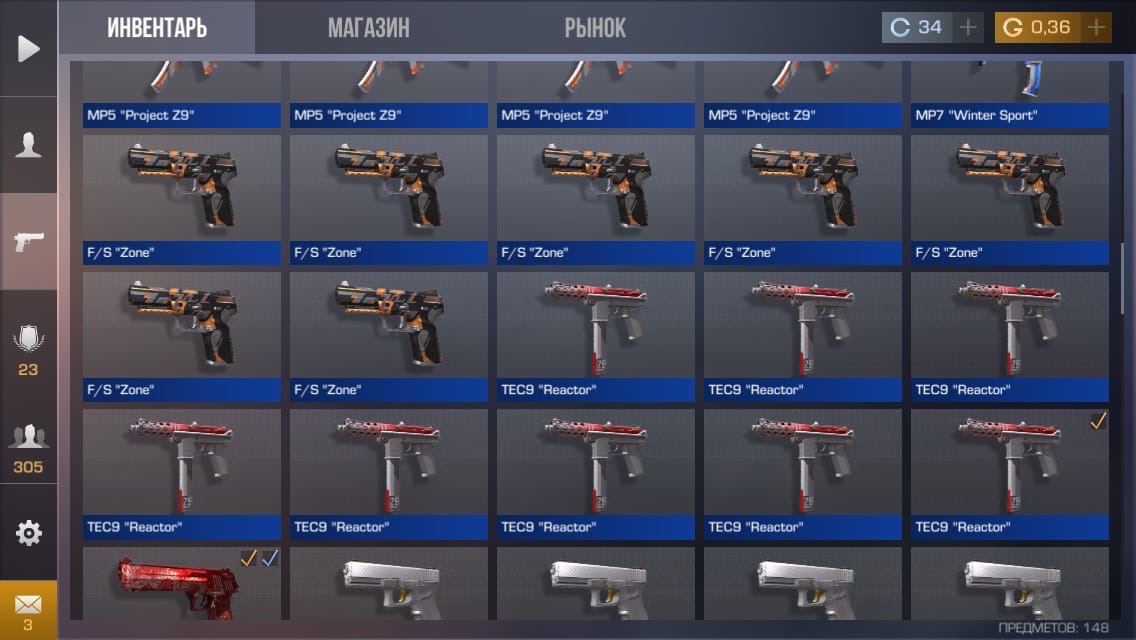Open the pistol weapons section in sidebar
This screenshot has width=1136, height=640.
28,241
